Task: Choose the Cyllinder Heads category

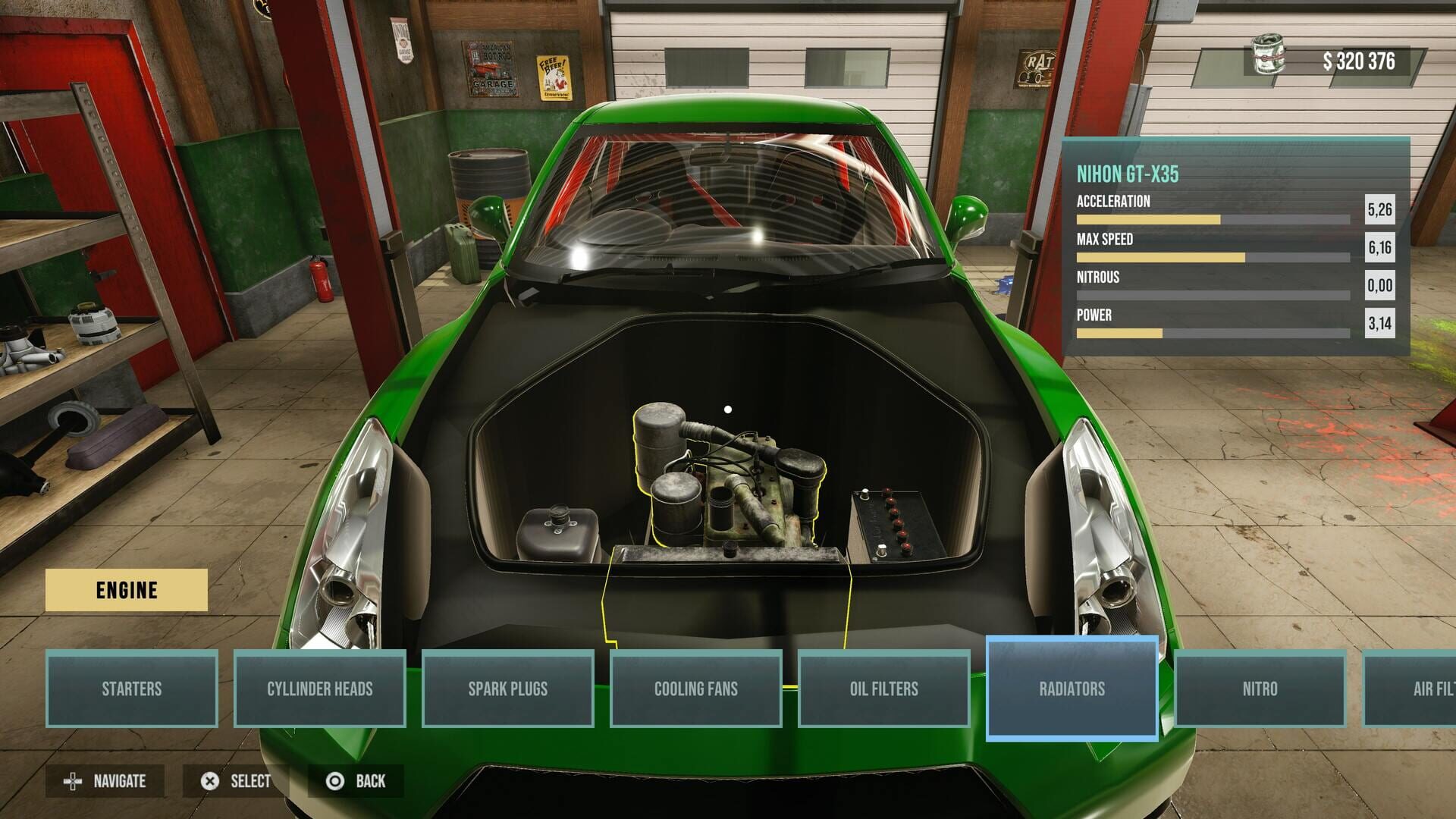Action: point(320,689)
